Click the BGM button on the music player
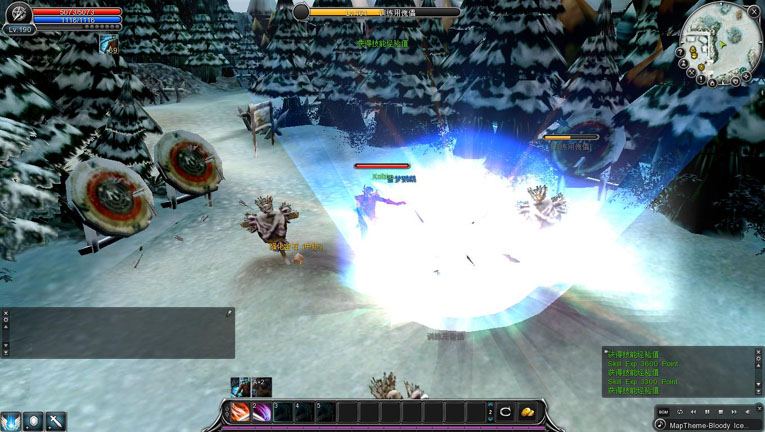The image size is (765, 432). [x=663, y=412]
